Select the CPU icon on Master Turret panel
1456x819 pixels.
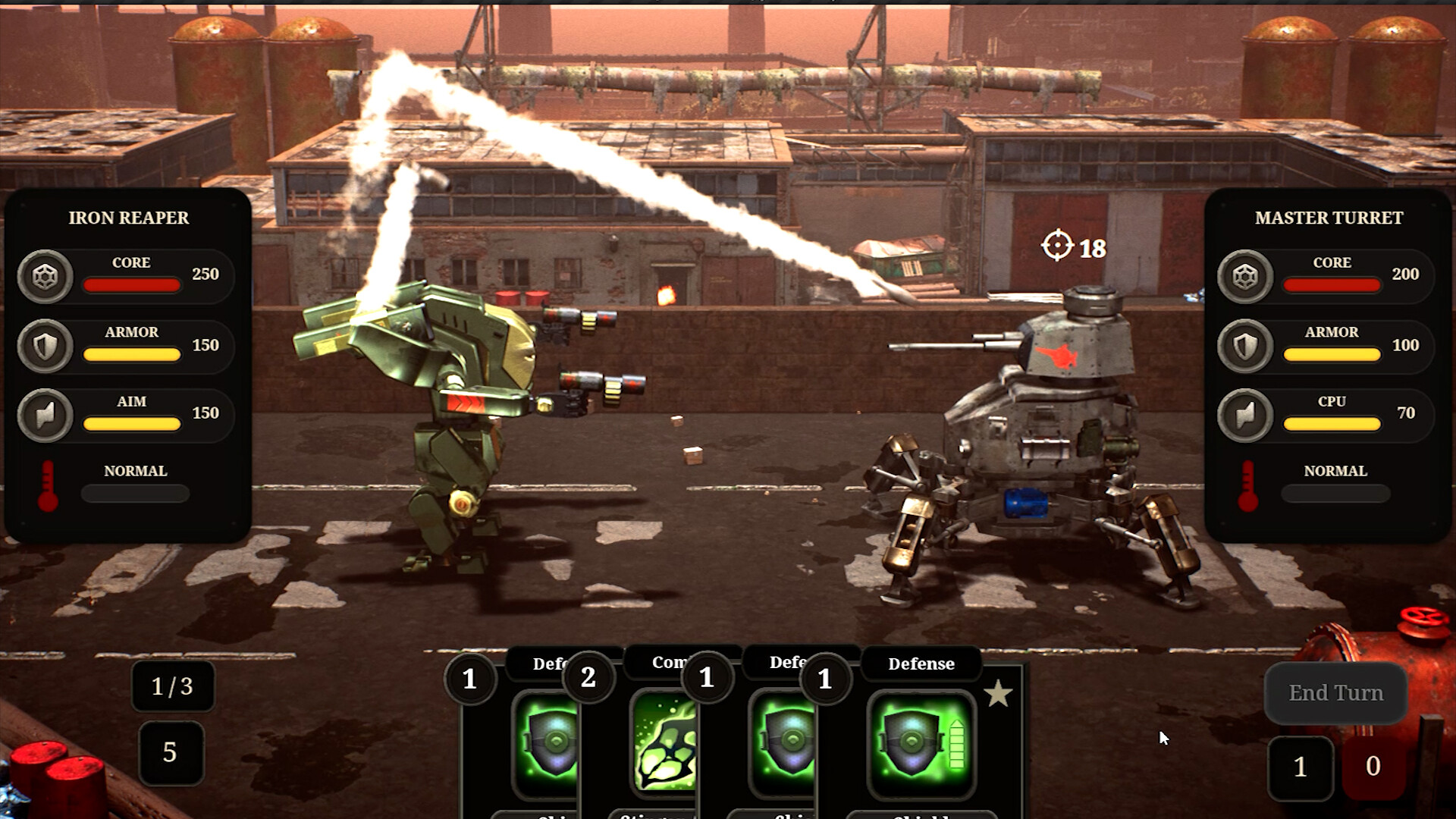tap(1244, 415)
